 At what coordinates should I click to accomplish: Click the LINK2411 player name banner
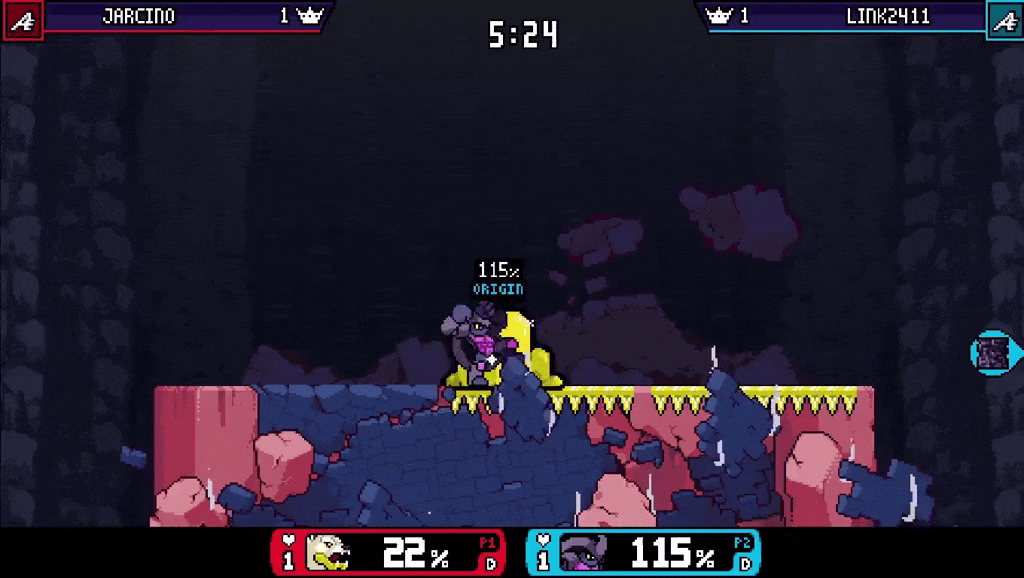coord(887,16)
